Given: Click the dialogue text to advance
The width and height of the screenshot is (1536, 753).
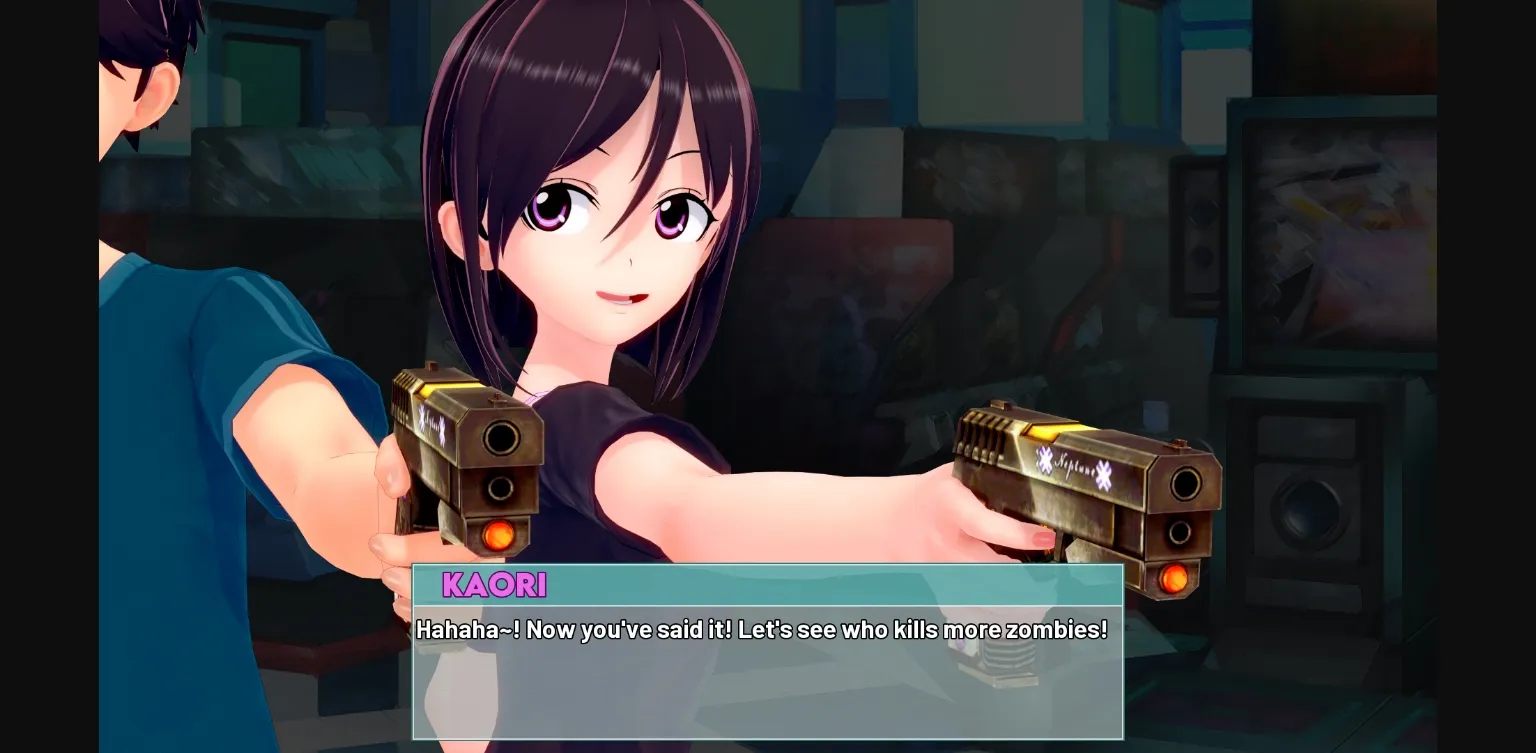Looking at the screenshot, I should click(762, 630).
